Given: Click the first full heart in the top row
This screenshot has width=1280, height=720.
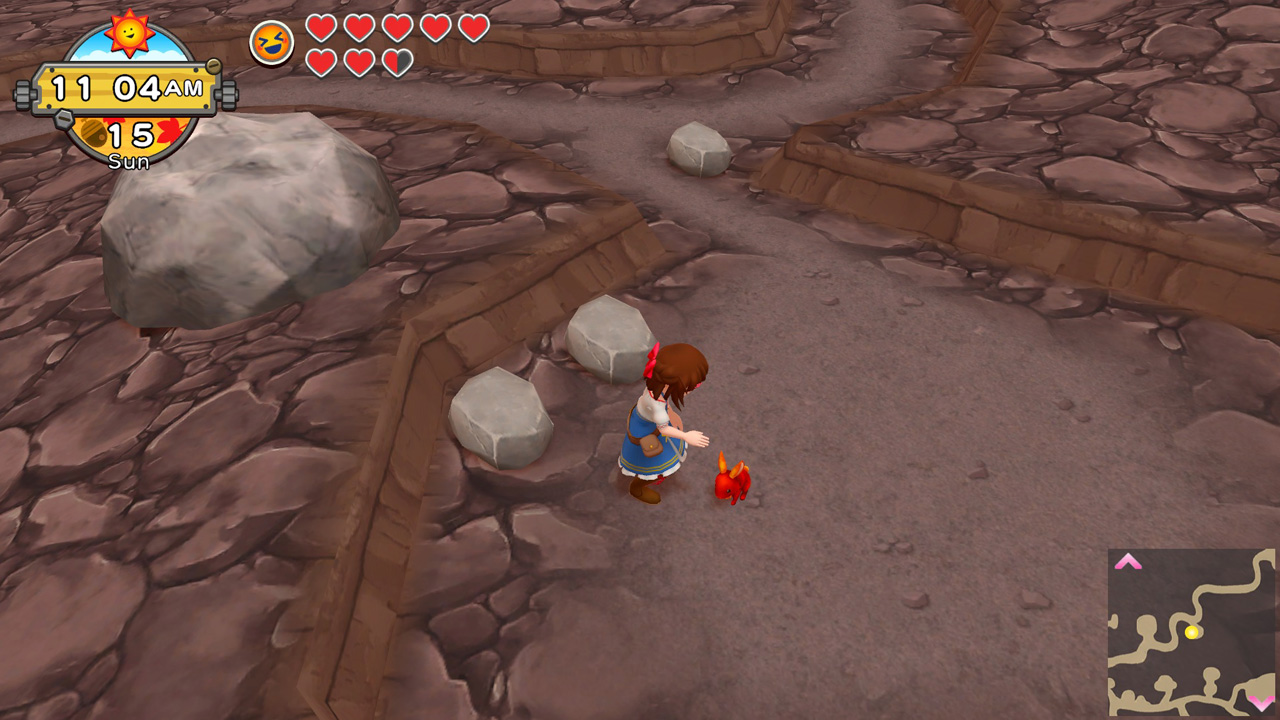Looking at the screenshot, I should 324,29.
